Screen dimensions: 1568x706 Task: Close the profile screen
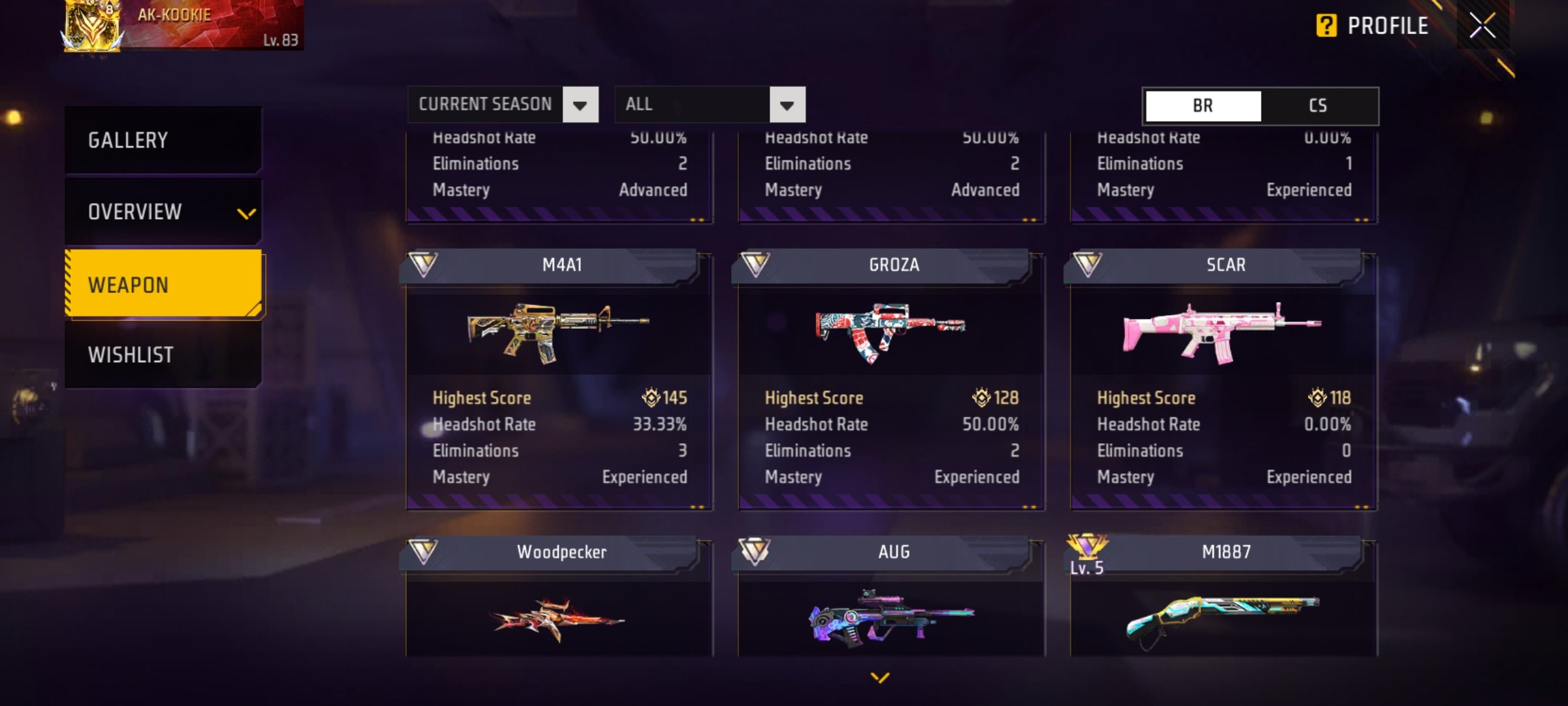(x=1482, y=26)
